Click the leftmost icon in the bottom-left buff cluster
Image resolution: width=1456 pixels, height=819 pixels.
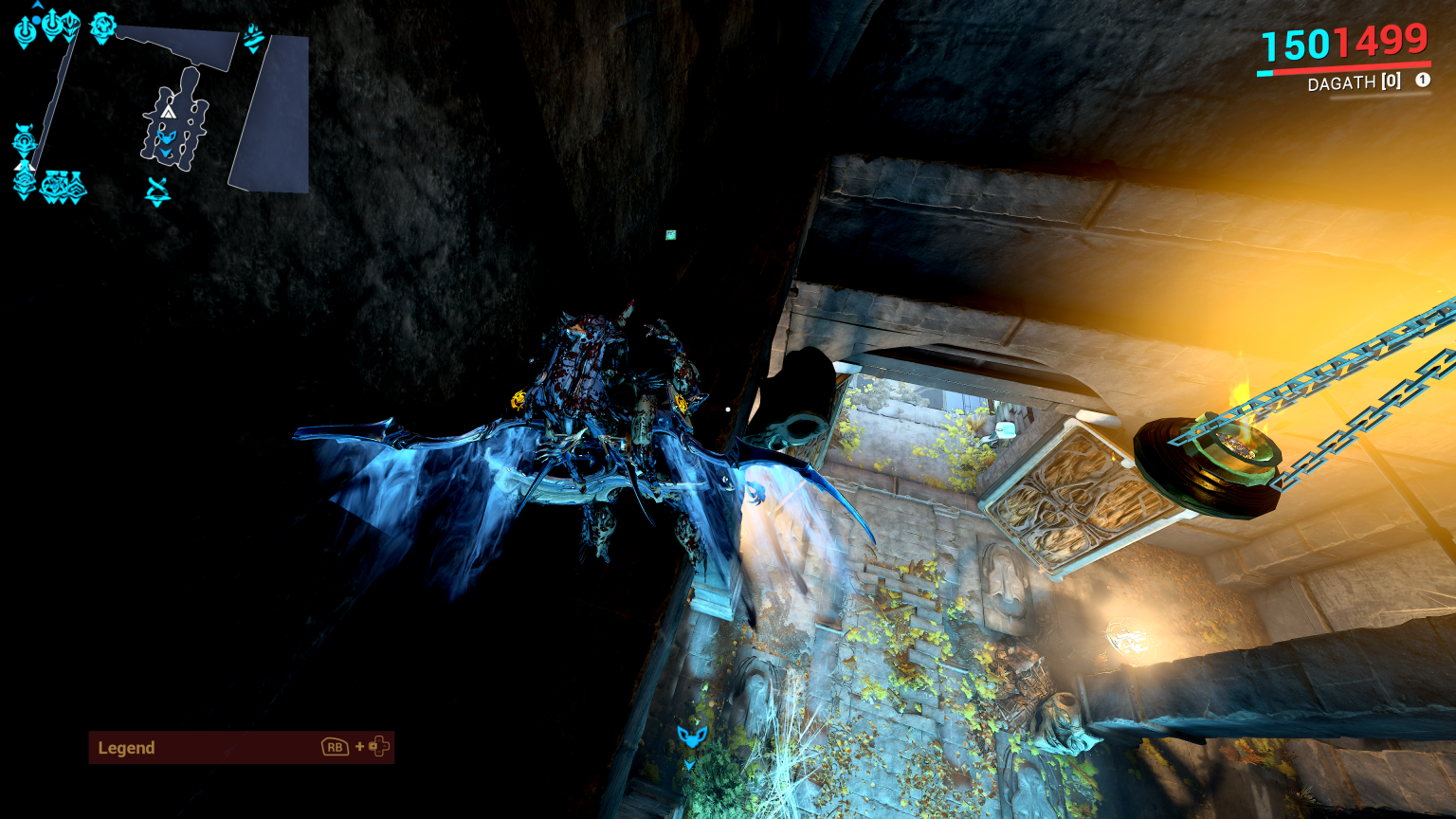24,181
